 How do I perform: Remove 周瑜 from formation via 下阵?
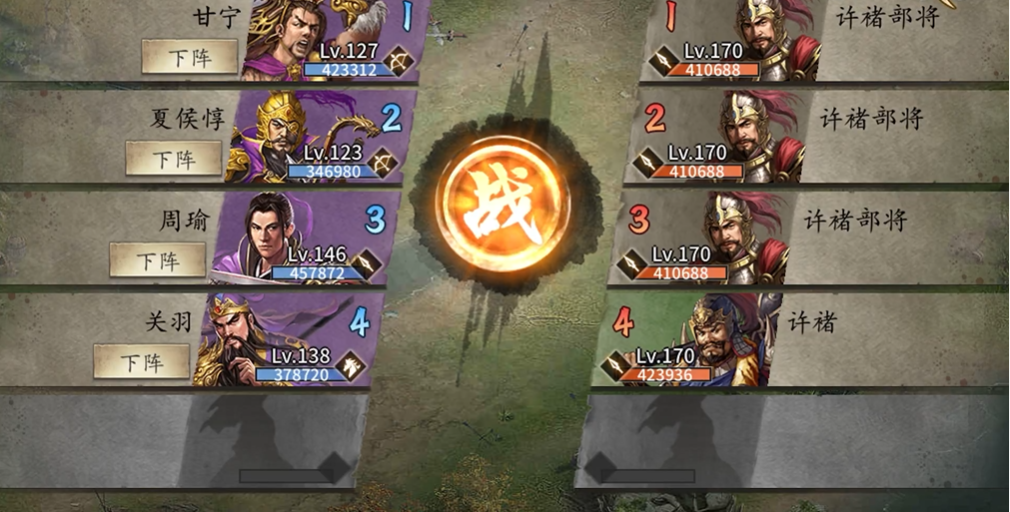coord(158,260)
